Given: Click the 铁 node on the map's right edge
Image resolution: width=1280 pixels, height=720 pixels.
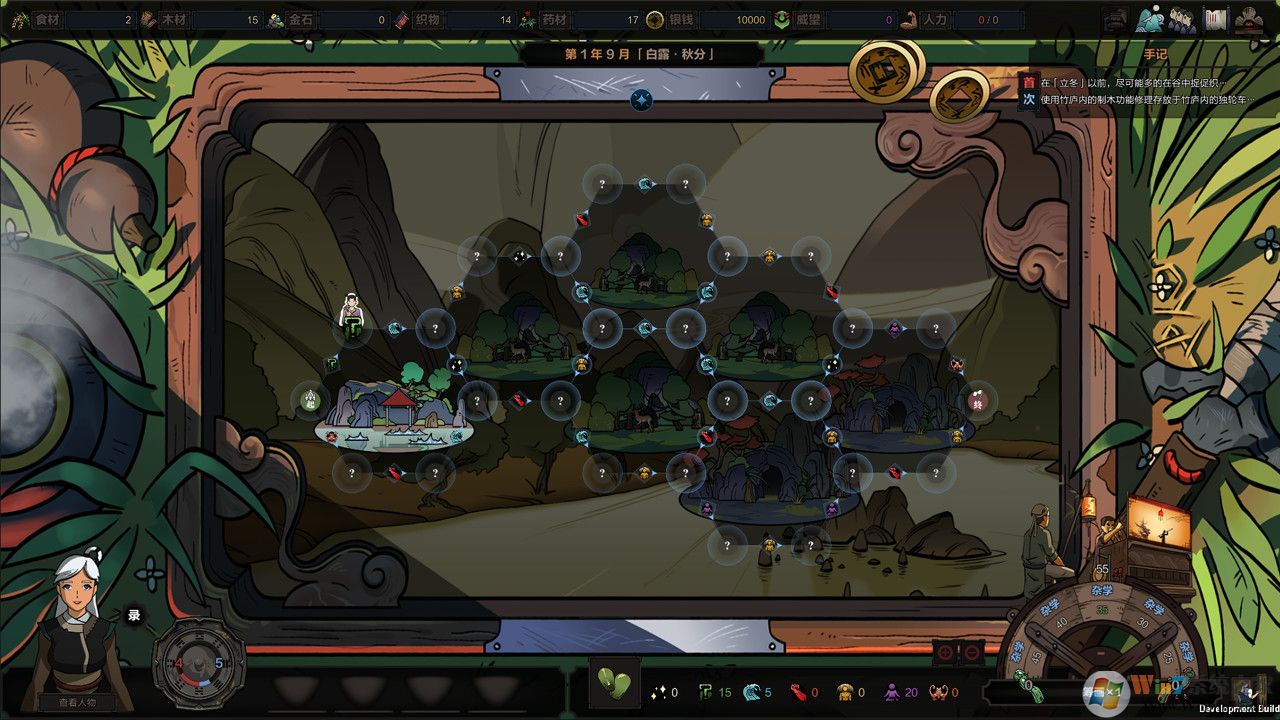Looking at the screenshot, I should point(978,400).
